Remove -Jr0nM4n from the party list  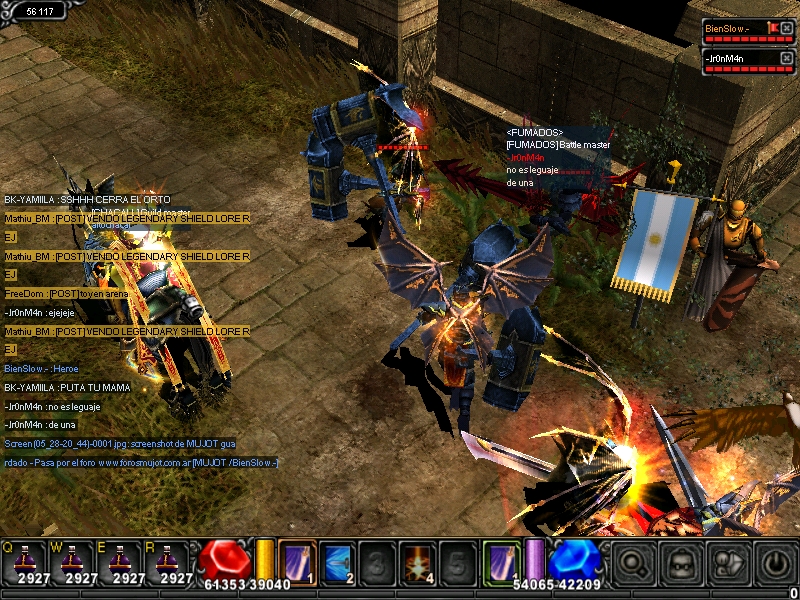[x=786, y=59]
